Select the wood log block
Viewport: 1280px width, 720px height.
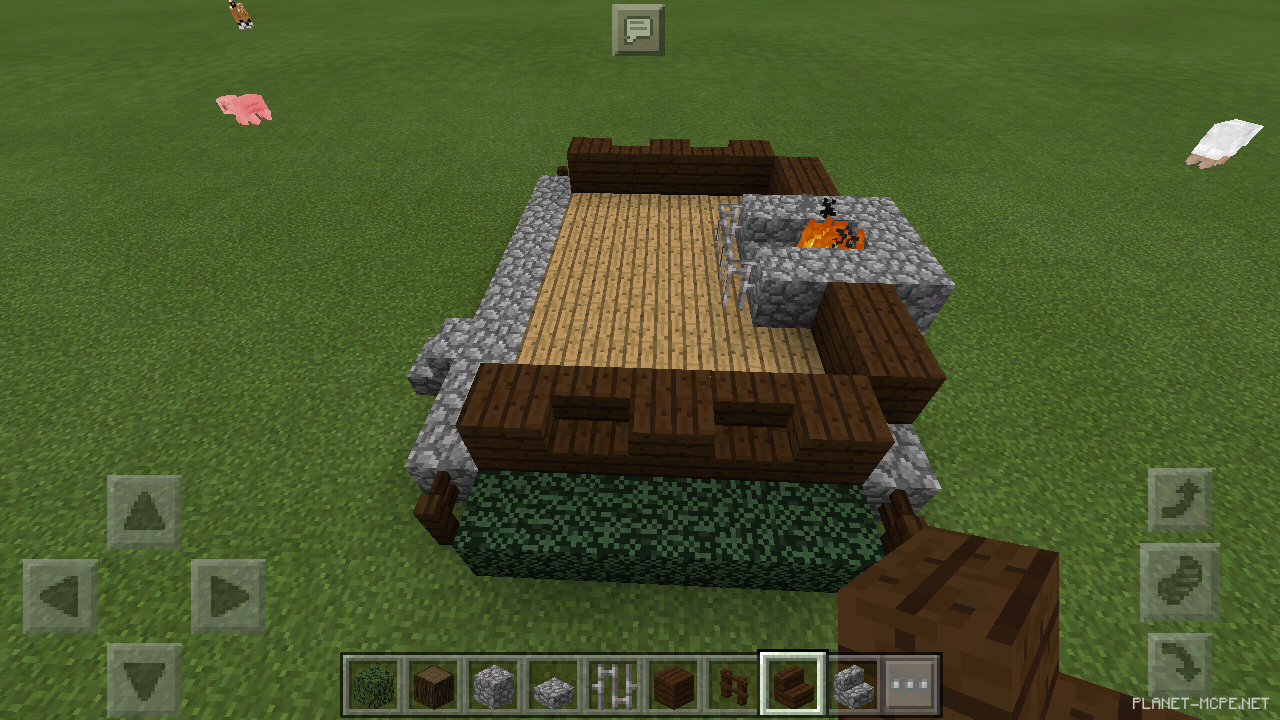[x=433, y=683]
